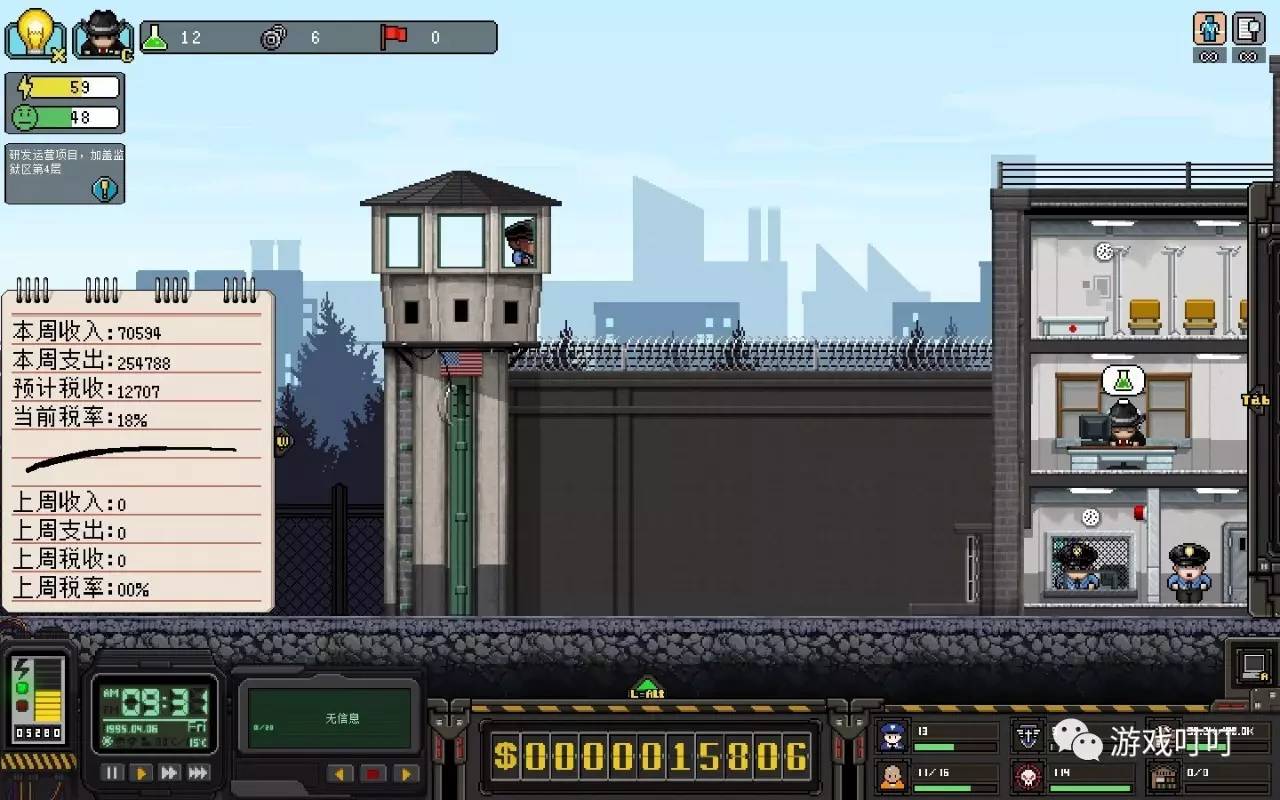Open the warehouse building icon
This screenshot has height=800, width=1280.
[x=1163, y=776]
